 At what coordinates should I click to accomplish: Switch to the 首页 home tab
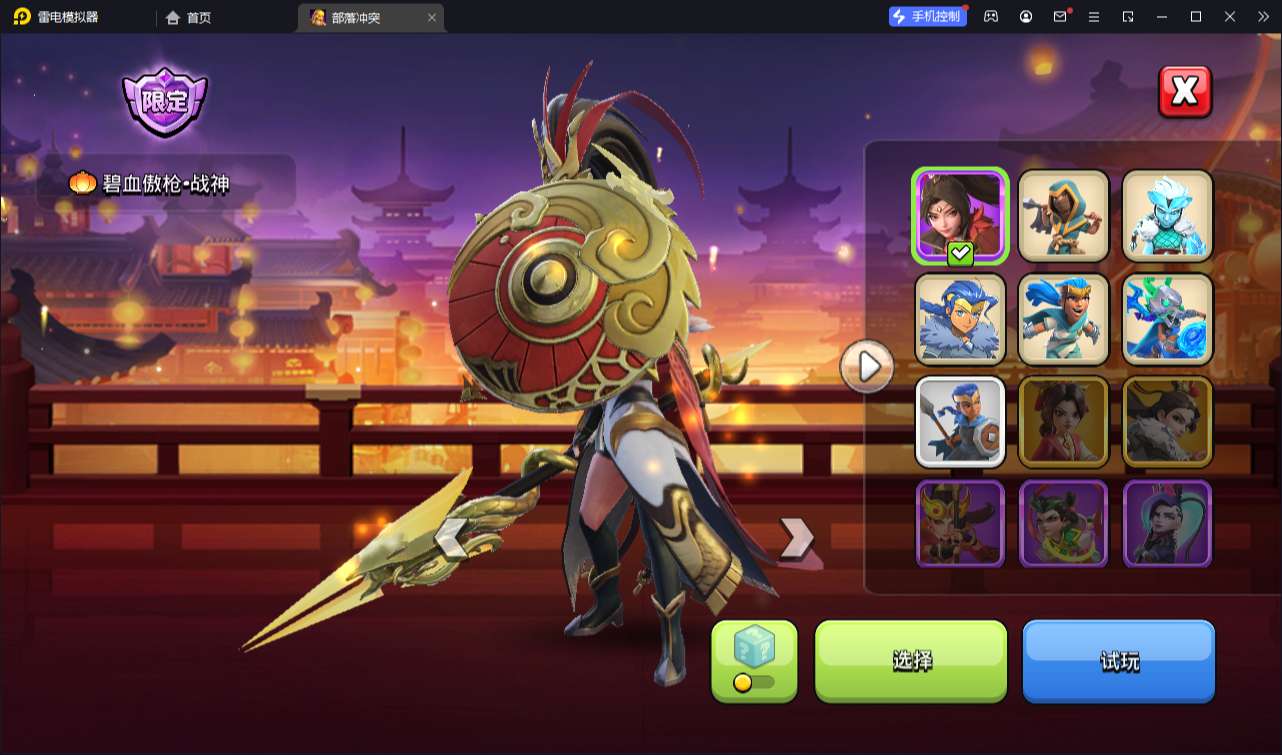tap(189, 17)
